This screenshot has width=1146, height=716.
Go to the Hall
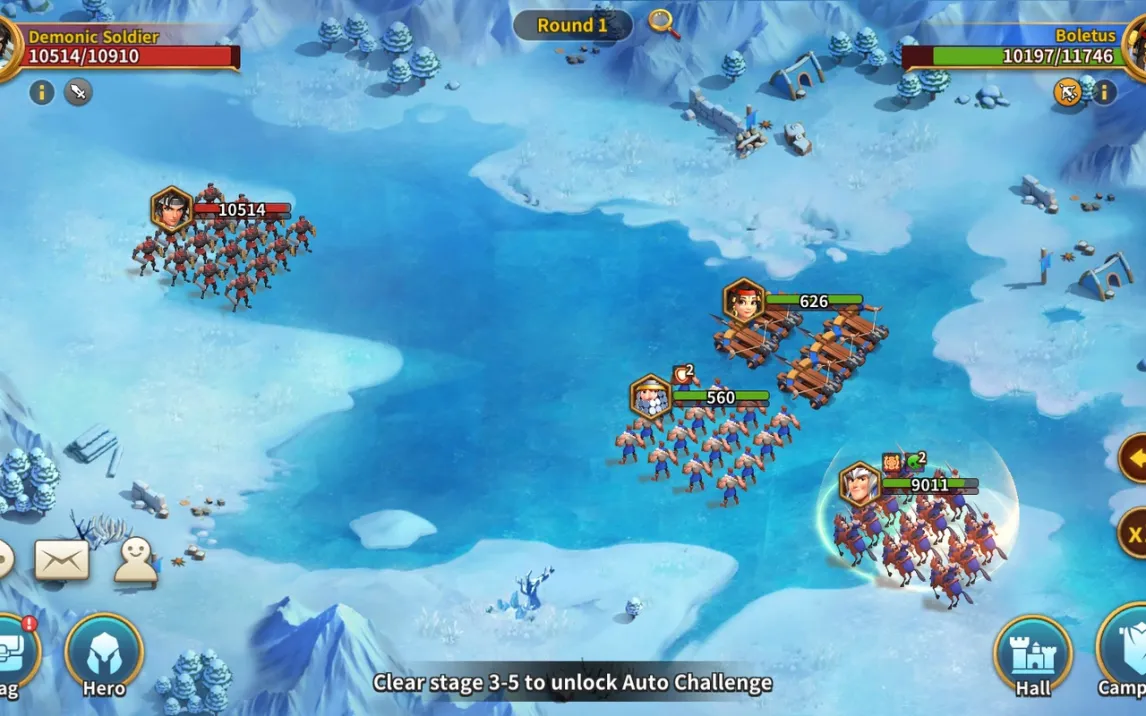pyautogui.click(x=1032, y=655)
